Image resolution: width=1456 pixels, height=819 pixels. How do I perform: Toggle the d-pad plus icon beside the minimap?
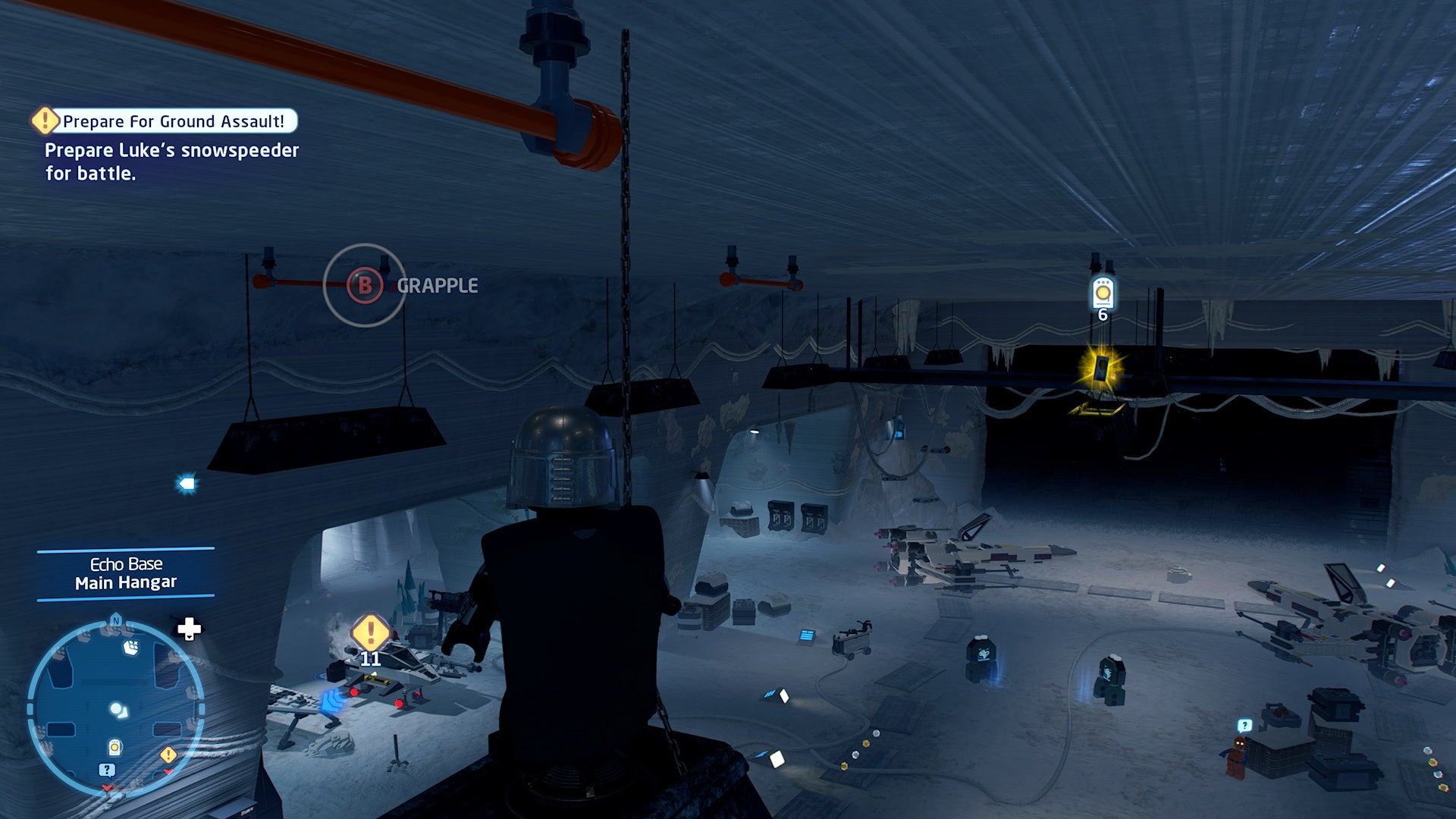(x=187, y=629)
